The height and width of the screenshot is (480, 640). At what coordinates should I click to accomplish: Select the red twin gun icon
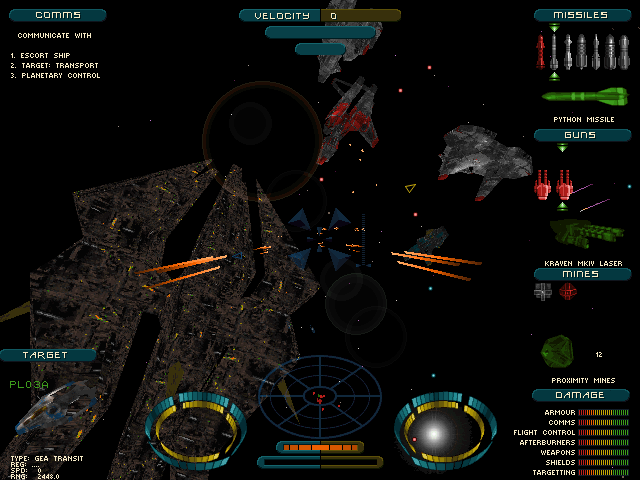(x=555, y=184)
